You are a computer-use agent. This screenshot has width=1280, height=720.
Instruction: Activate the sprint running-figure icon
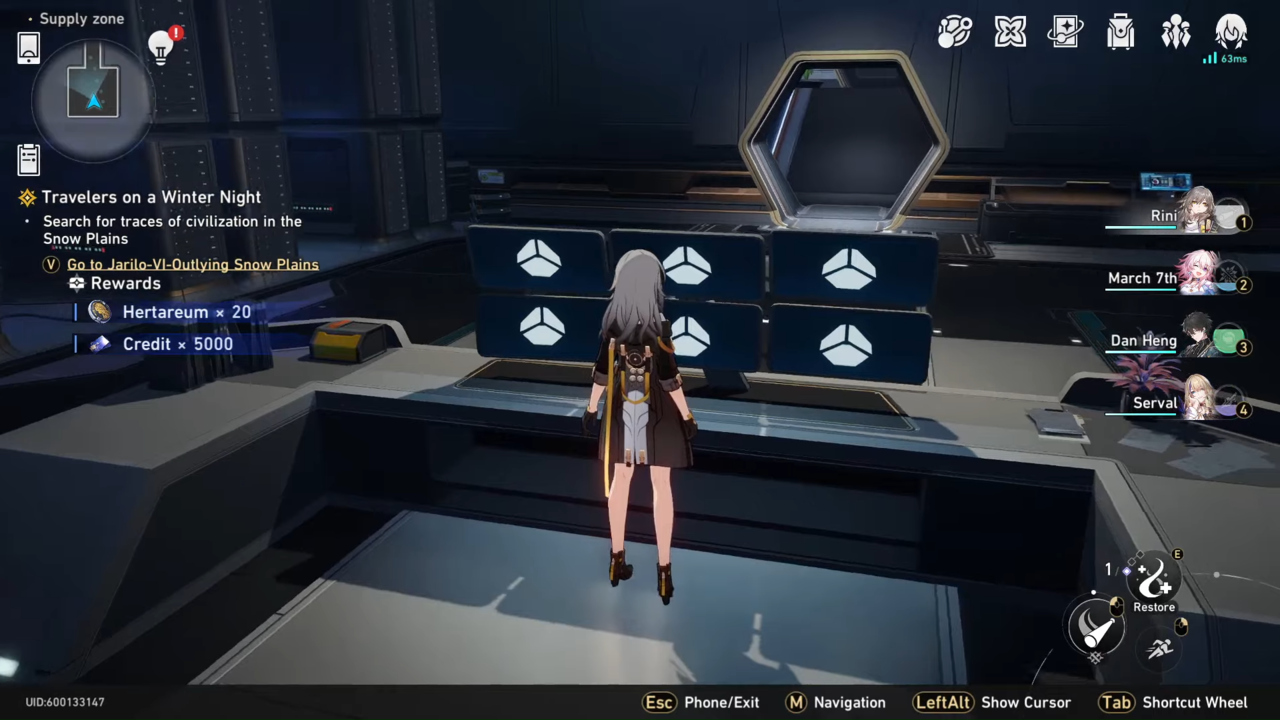tap(1159, 648)
